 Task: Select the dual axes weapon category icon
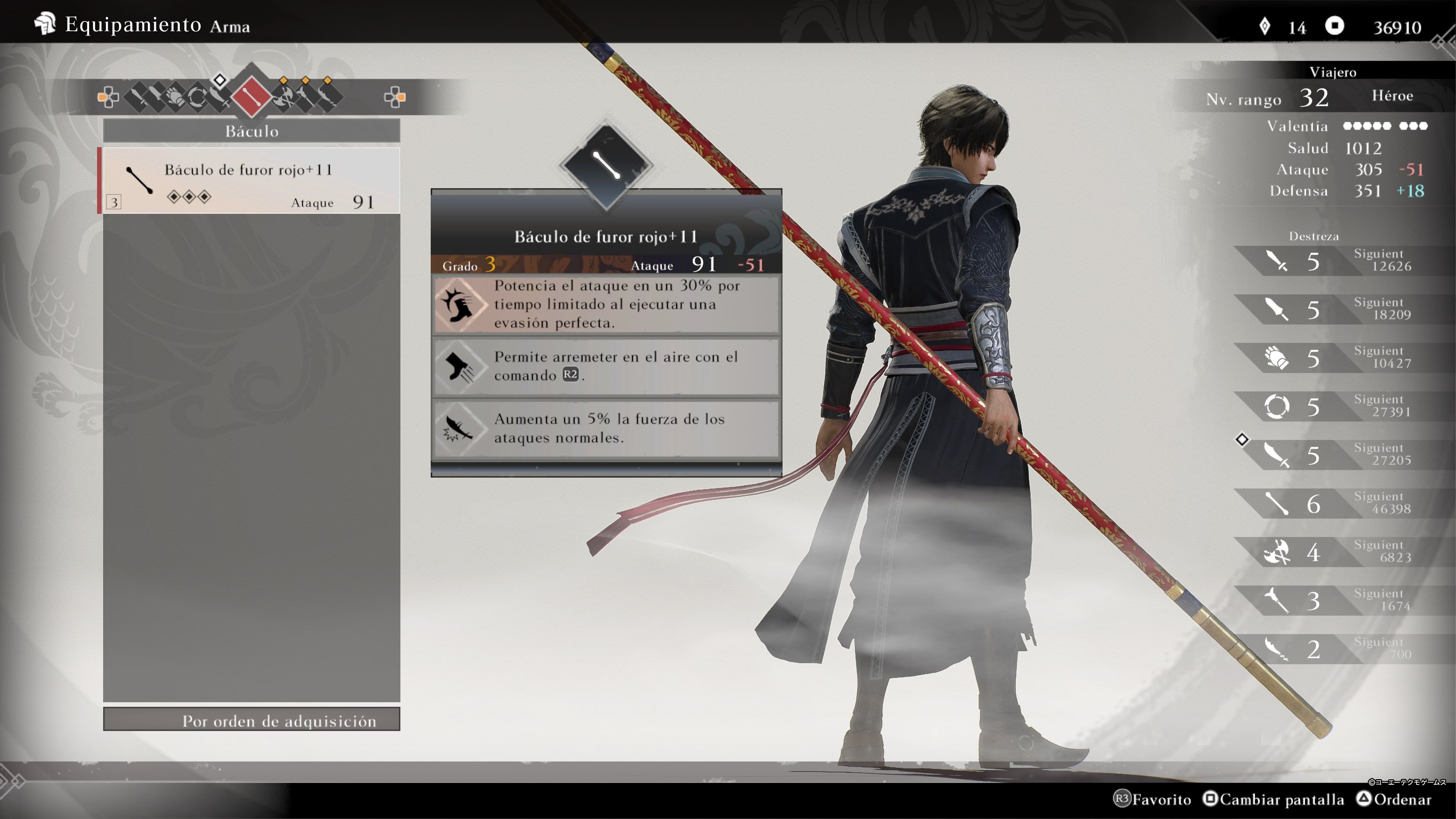[284, 98]
